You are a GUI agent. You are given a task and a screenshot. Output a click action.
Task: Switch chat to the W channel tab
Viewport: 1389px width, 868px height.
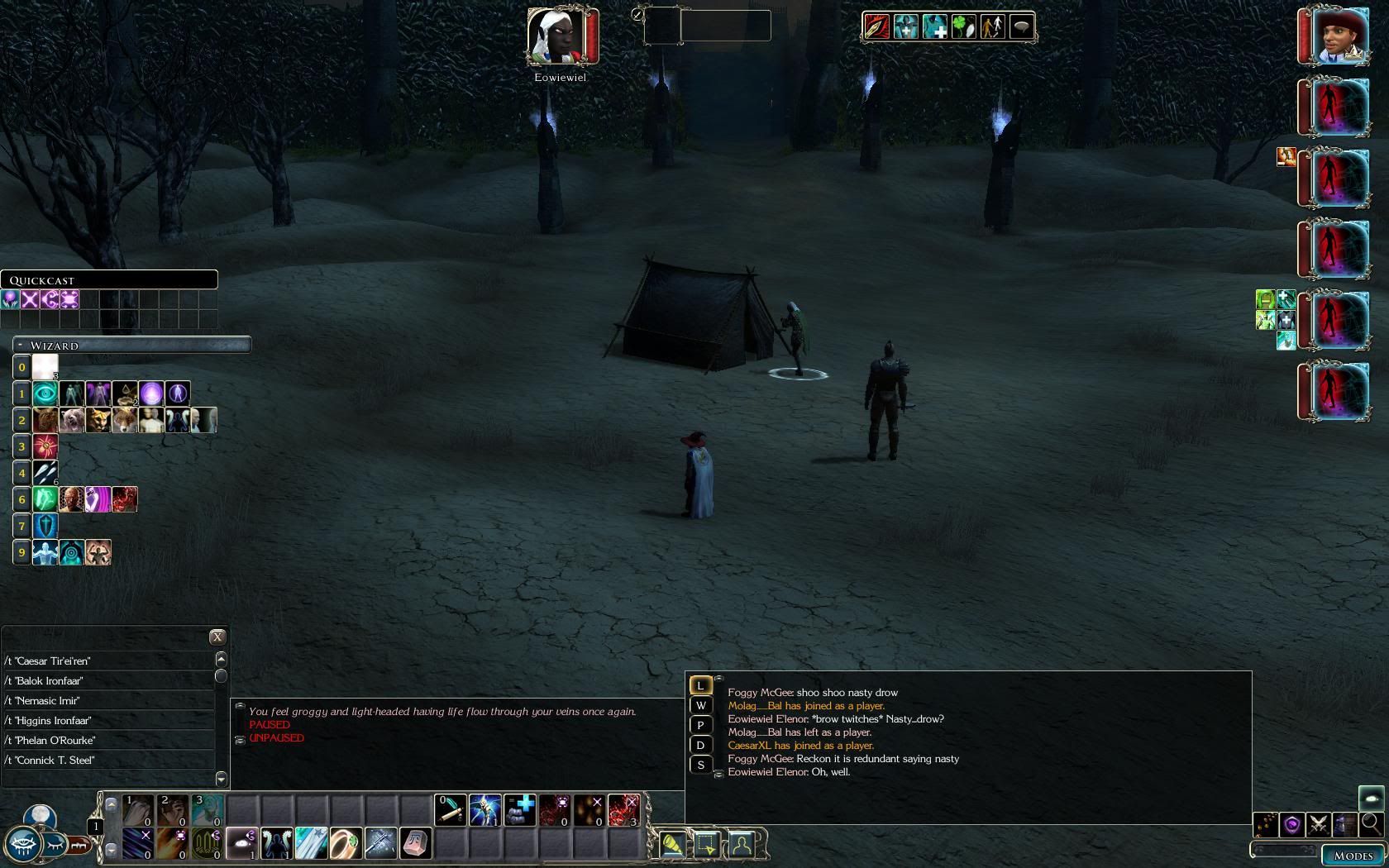[x=700, y=705]
